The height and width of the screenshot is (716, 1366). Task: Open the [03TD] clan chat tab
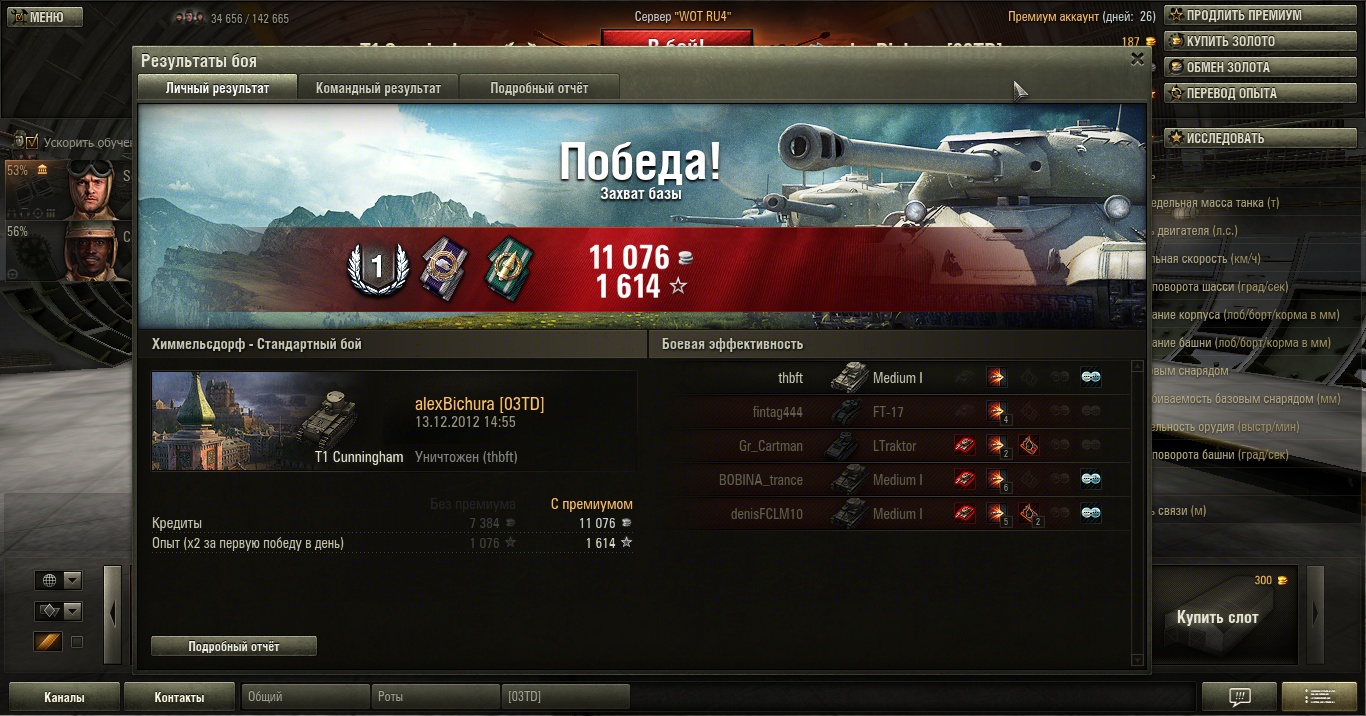(565, 697)
